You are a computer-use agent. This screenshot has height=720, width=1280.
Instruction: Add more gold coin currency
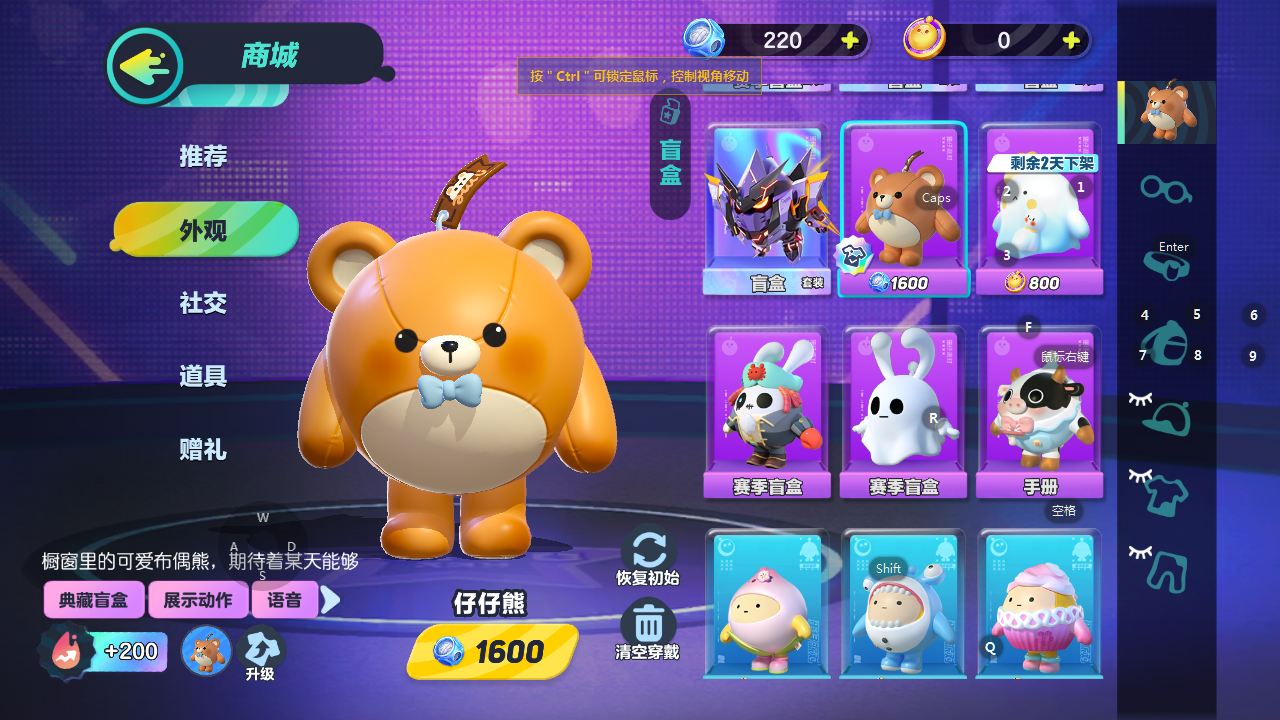point(1071,40)
